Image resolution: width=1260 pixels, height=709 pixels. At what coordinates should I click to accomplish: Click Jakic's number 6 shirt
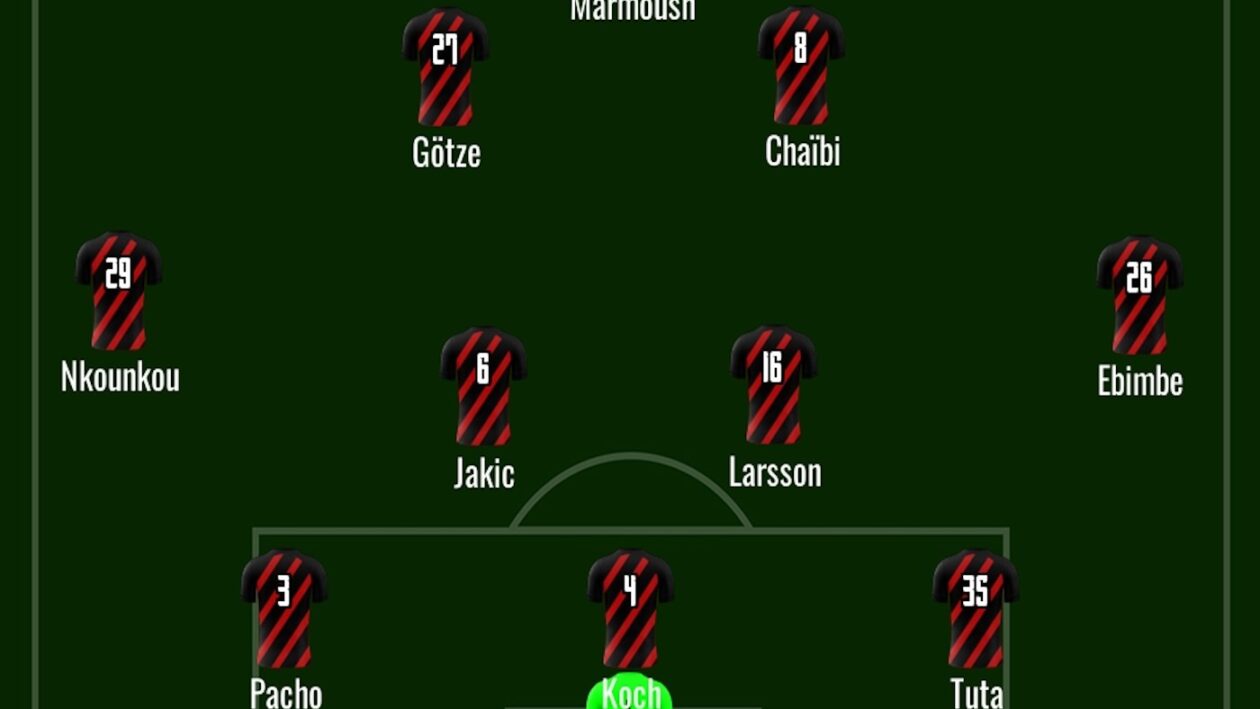(x=484, y=386)
